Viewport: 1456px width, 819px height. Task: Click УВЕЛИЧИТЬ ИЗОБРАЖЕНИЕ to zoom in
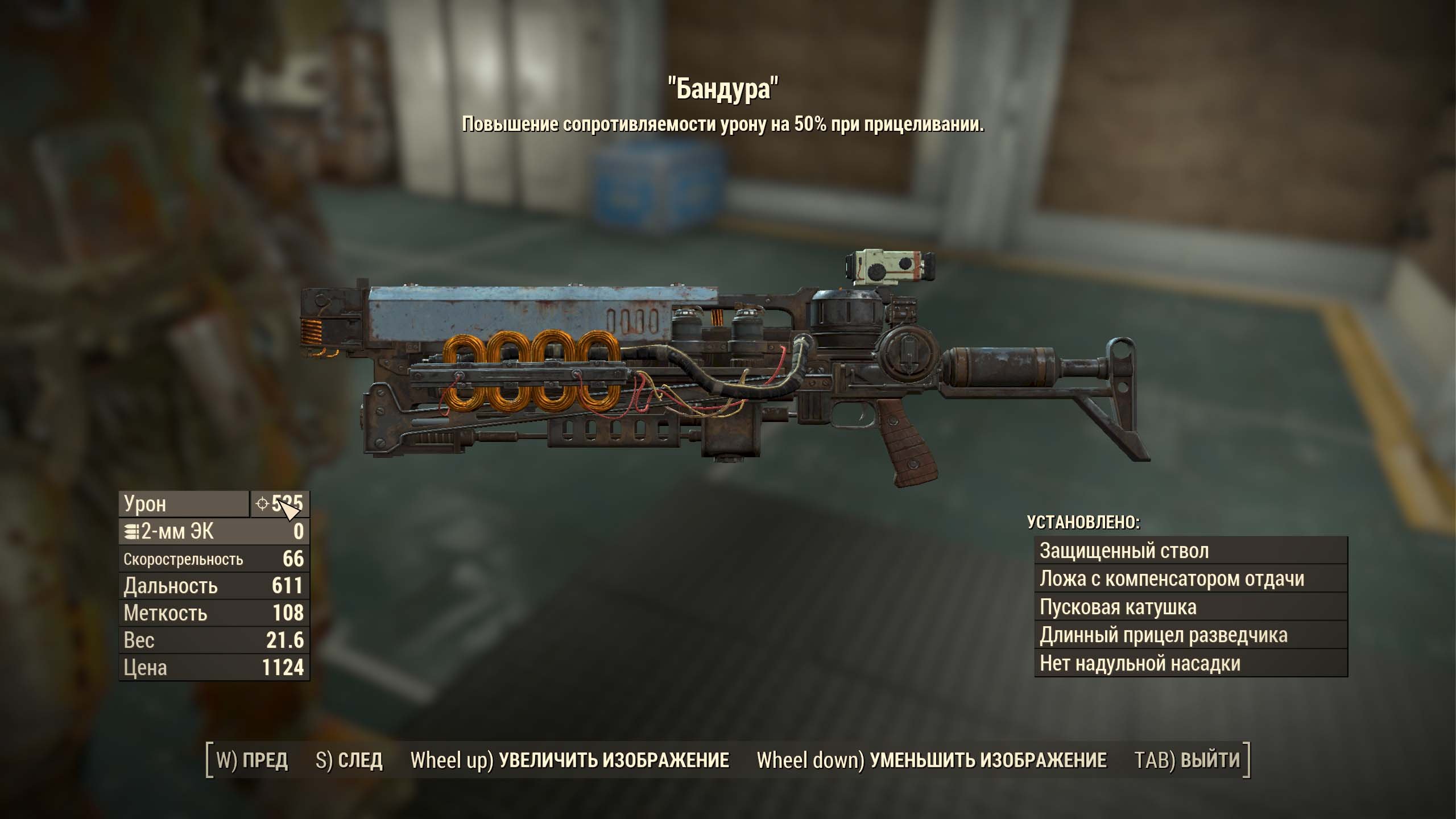570,760
